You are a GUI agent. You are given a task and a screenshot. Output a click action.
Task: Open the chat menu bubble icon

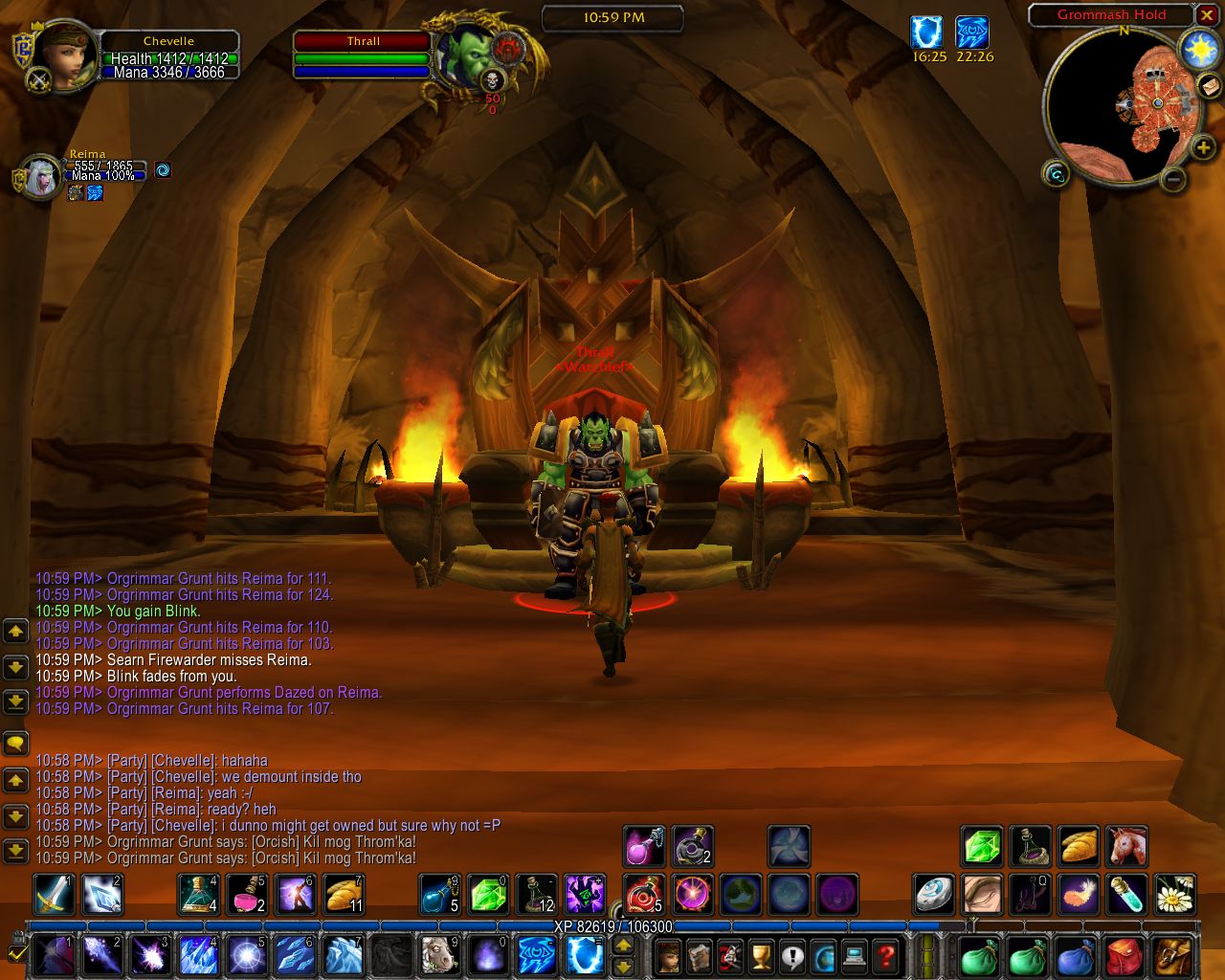(x=15, y=744)
